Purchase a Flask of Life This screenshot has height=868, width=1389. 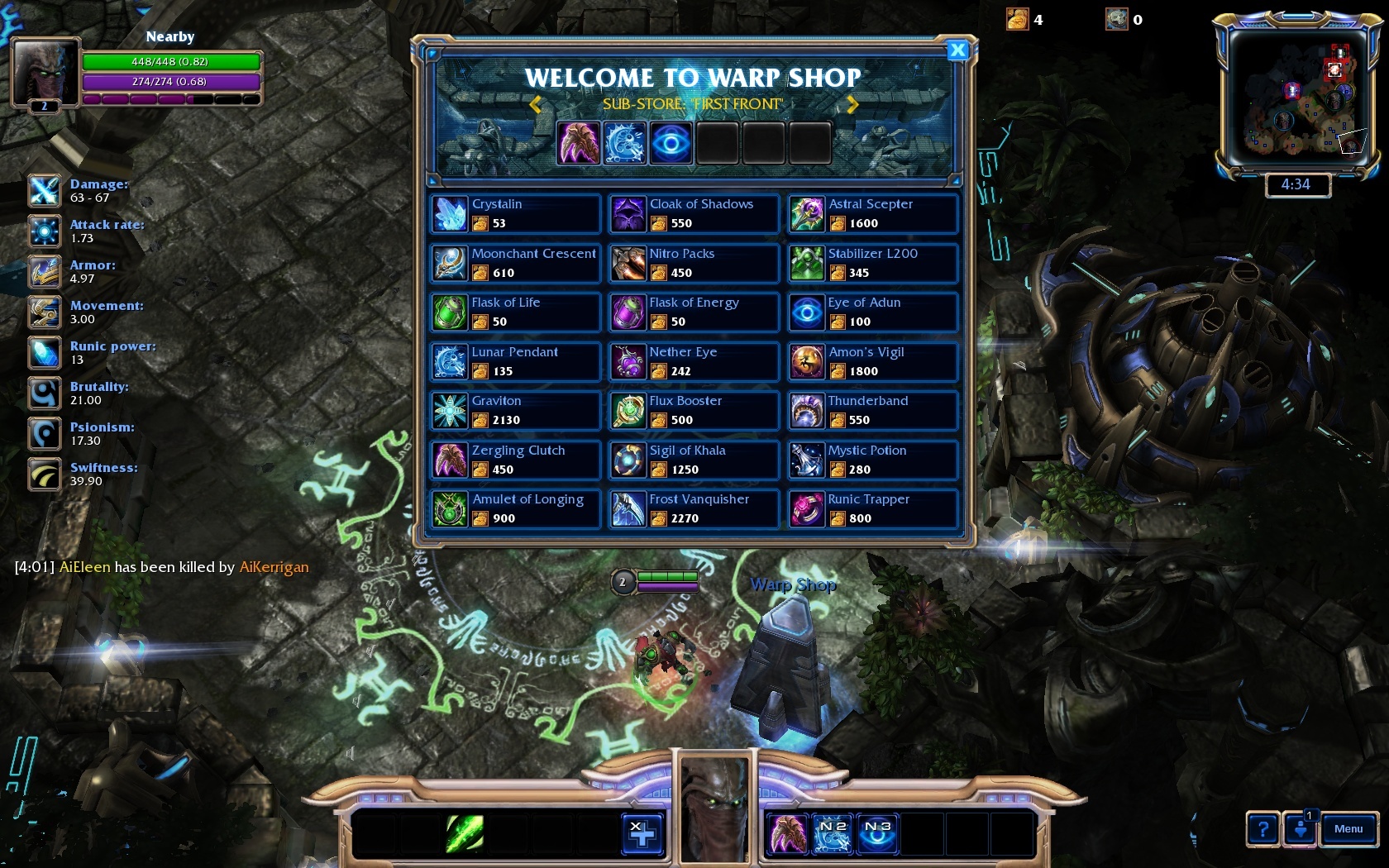515,312
